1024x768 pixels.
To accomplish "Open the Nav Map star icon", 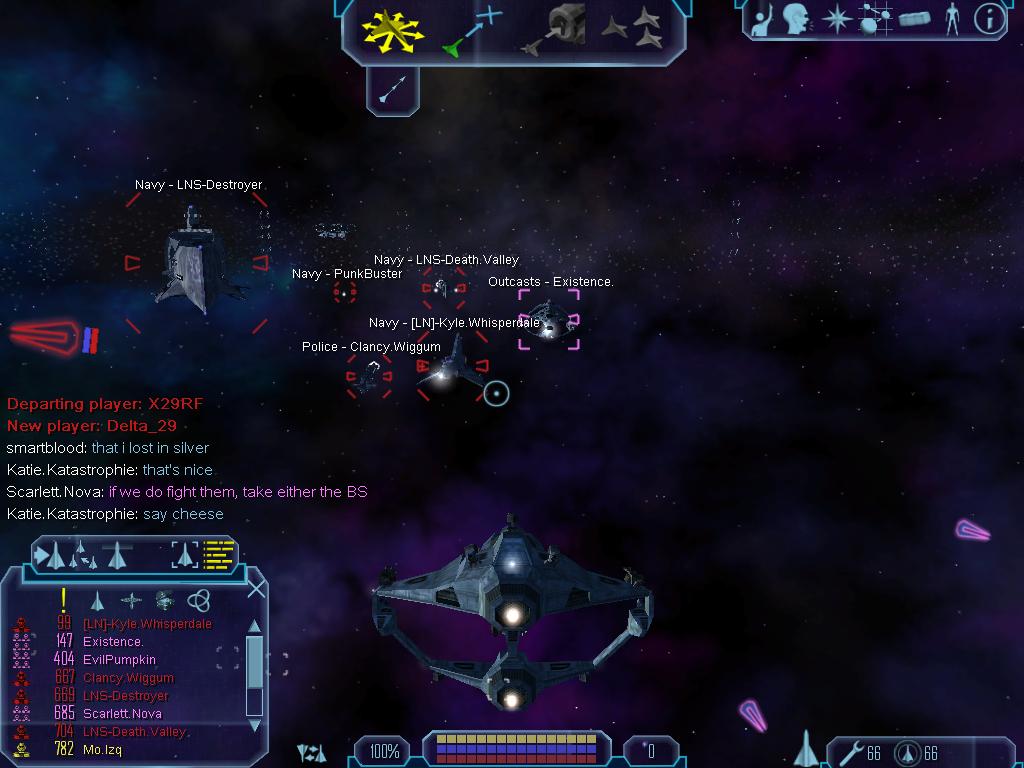I will point(835,18).
